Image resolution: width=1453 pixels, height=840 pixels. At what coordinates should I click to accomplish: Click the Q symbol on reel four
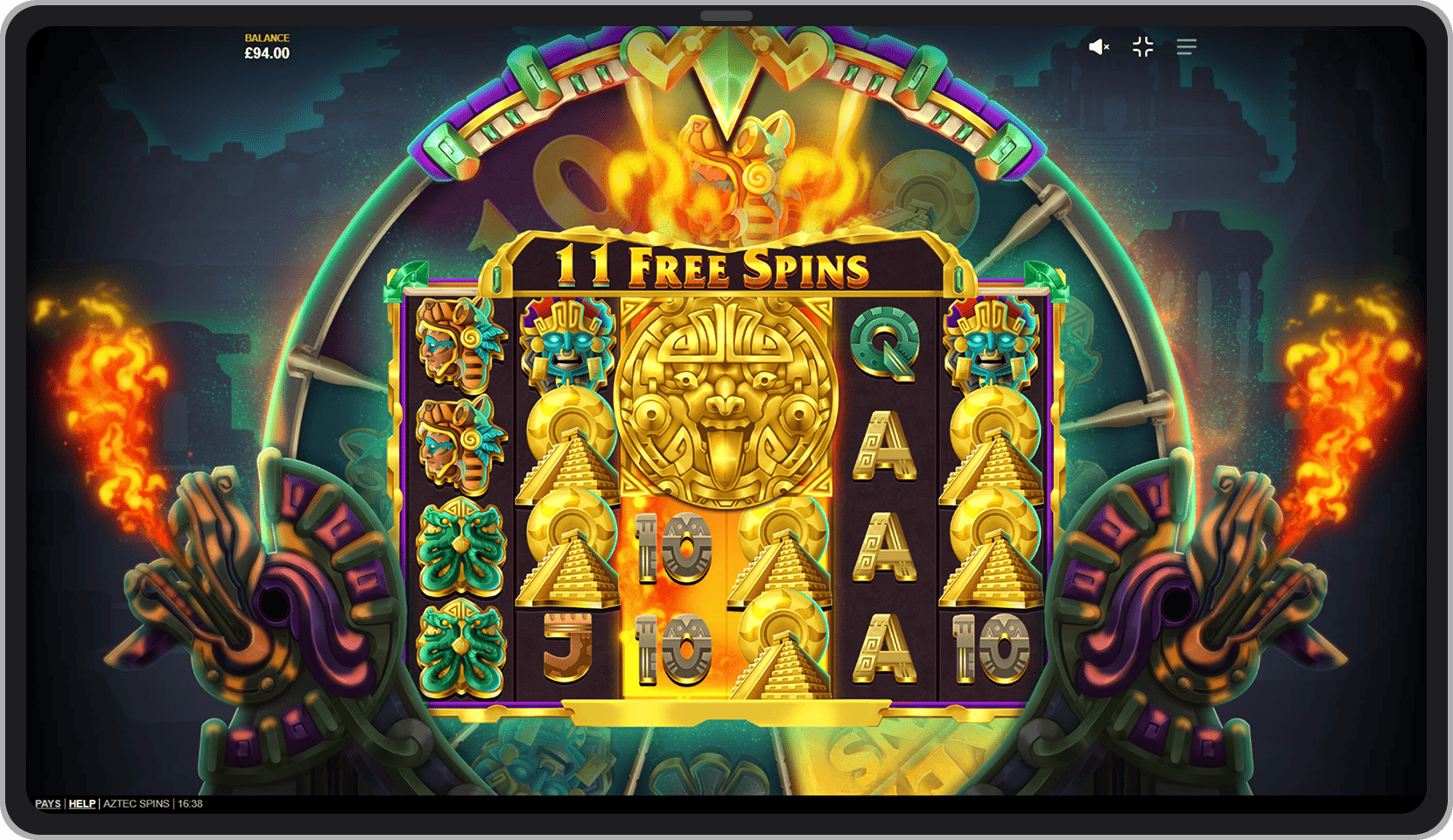886,346
